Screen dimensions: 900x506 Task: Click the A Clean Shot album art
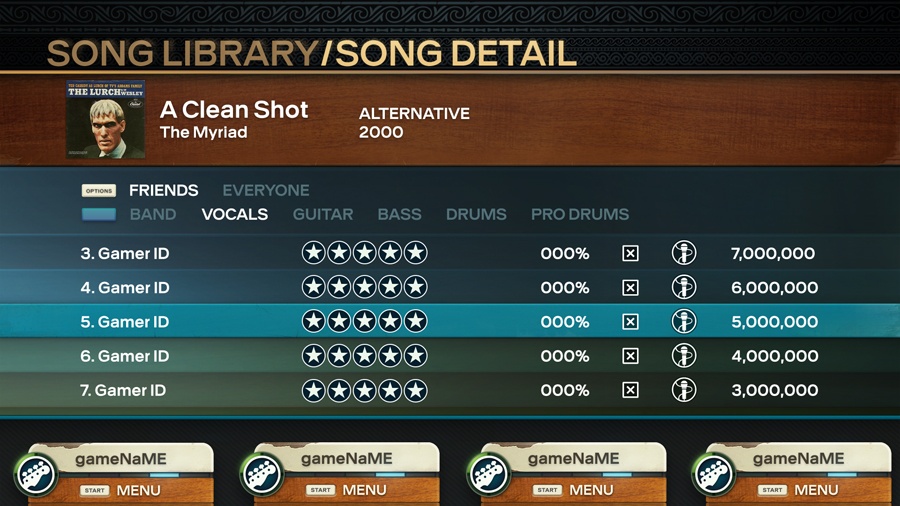[105, 119]
